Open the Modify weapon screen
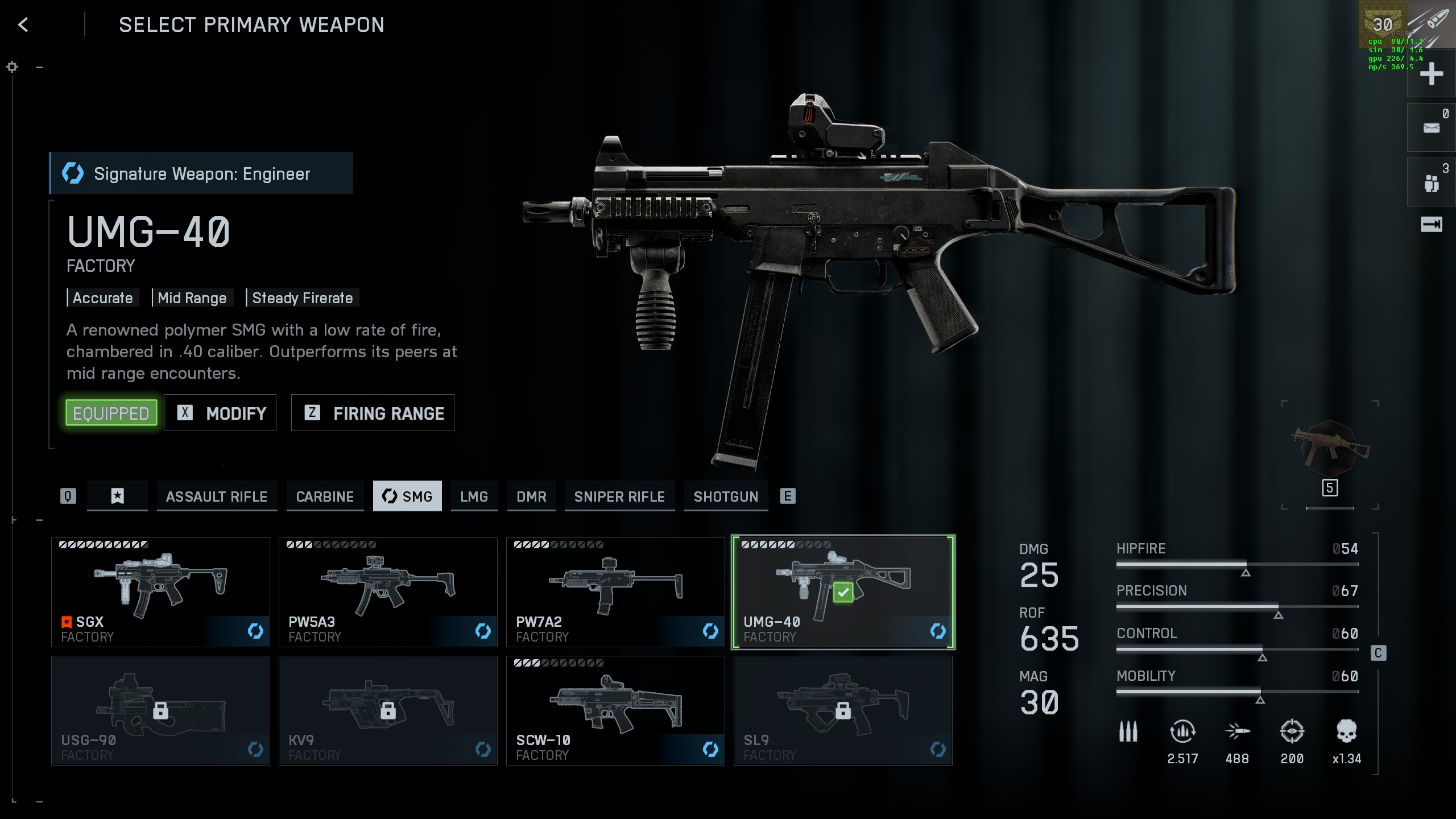 coord(220,413)
